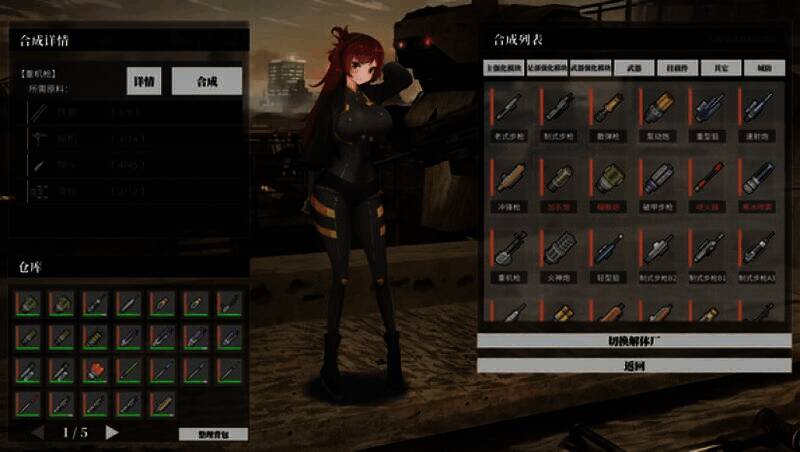Screen dimensions: 800x452
Task: Click the 返回 back button
Action: (634, 365)
